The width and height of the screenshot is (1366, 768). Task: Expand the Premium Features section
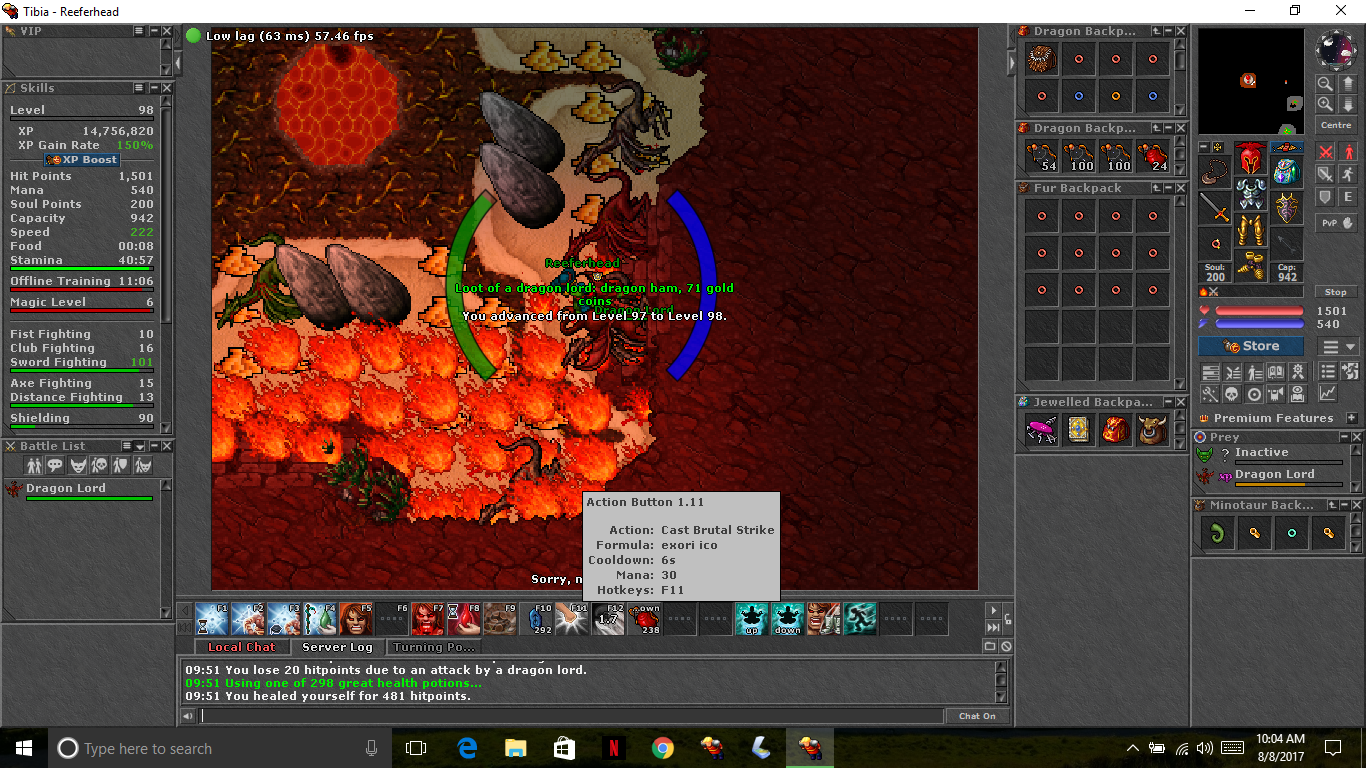[1352, 418]
